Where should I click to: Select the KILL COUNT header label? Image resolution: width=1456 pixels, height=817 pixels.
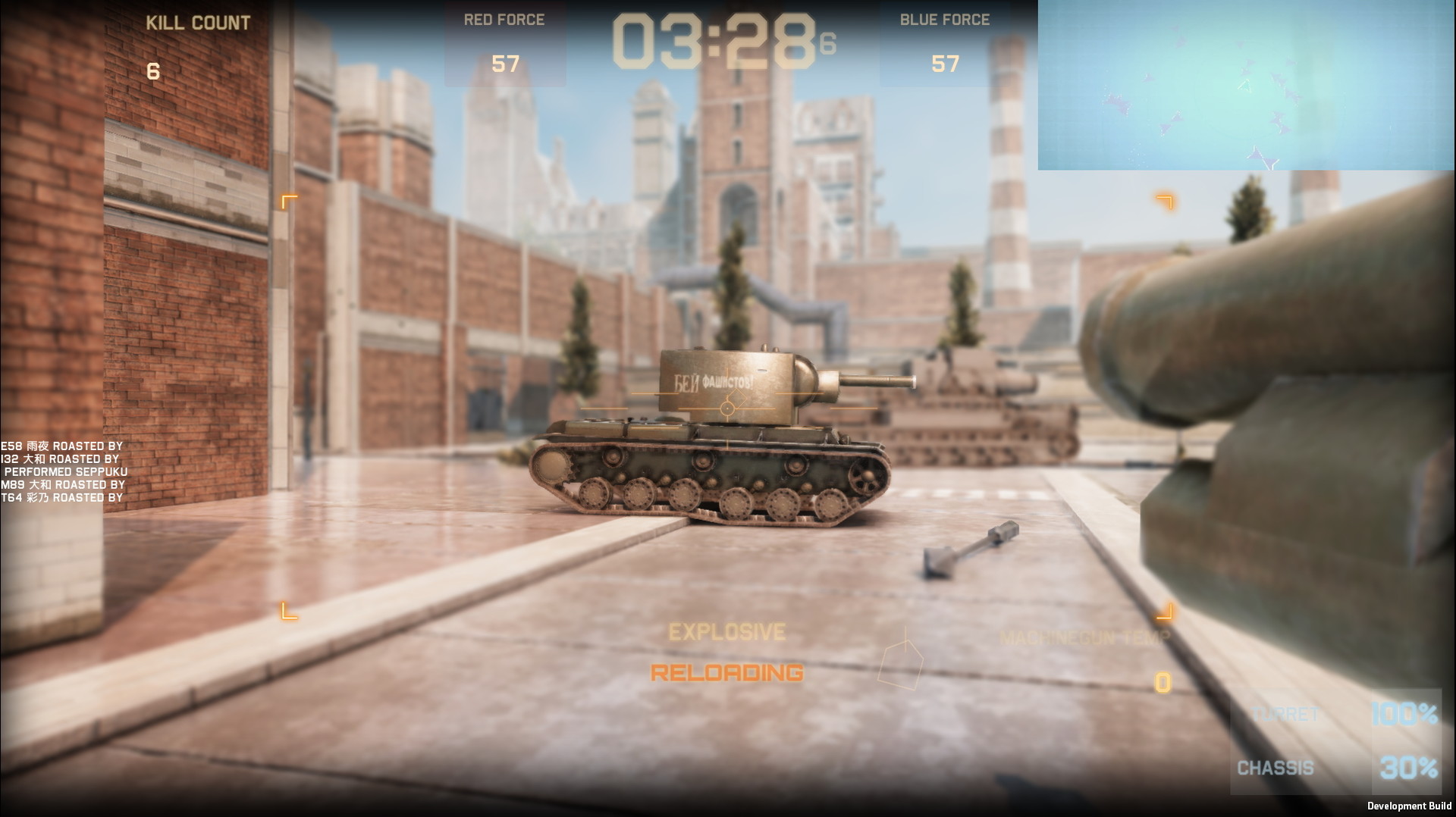pyautogui.click(x=199, y=22)
